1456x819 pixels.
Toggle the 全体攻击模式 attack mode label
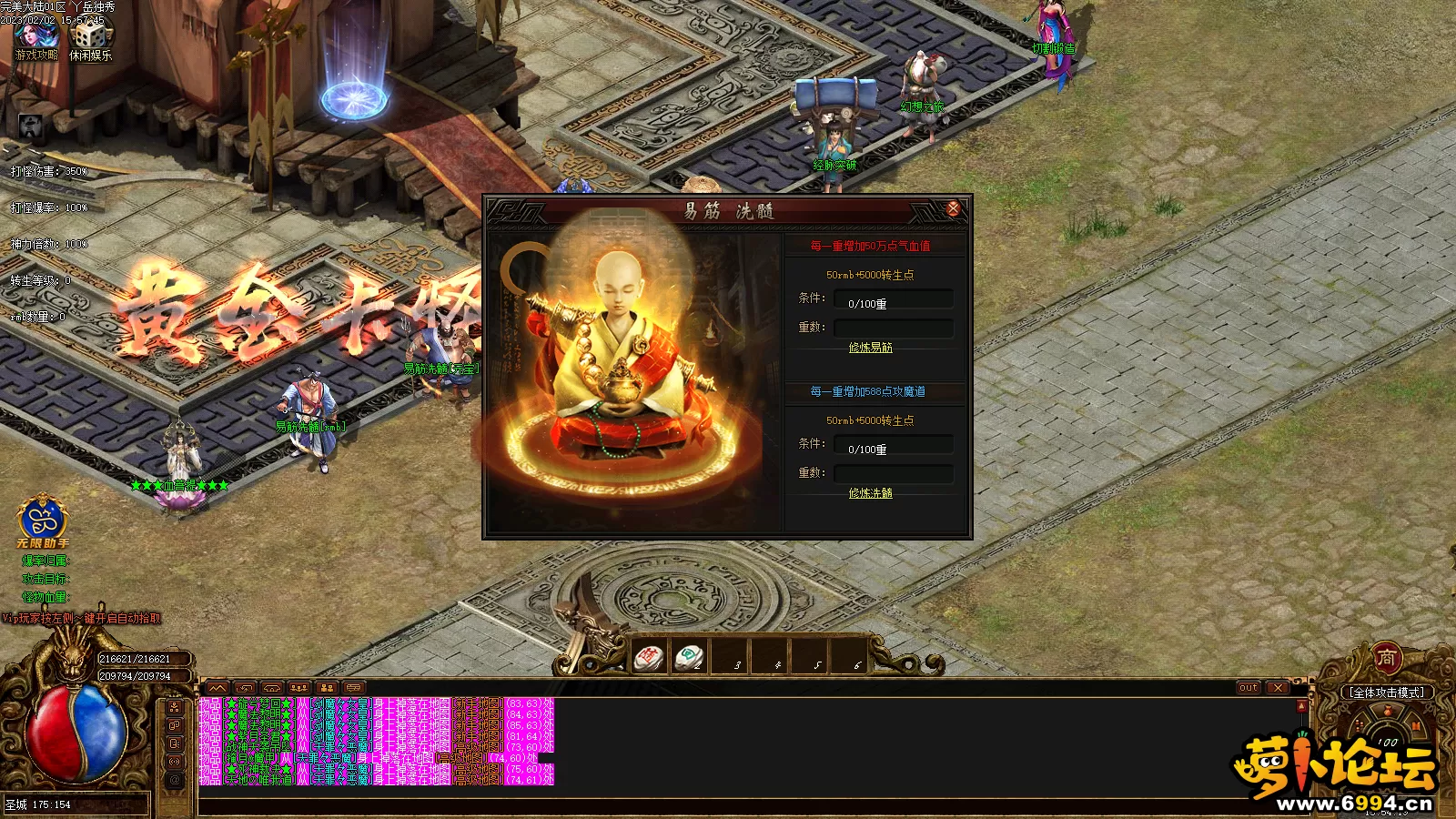tap(1387, 693)
